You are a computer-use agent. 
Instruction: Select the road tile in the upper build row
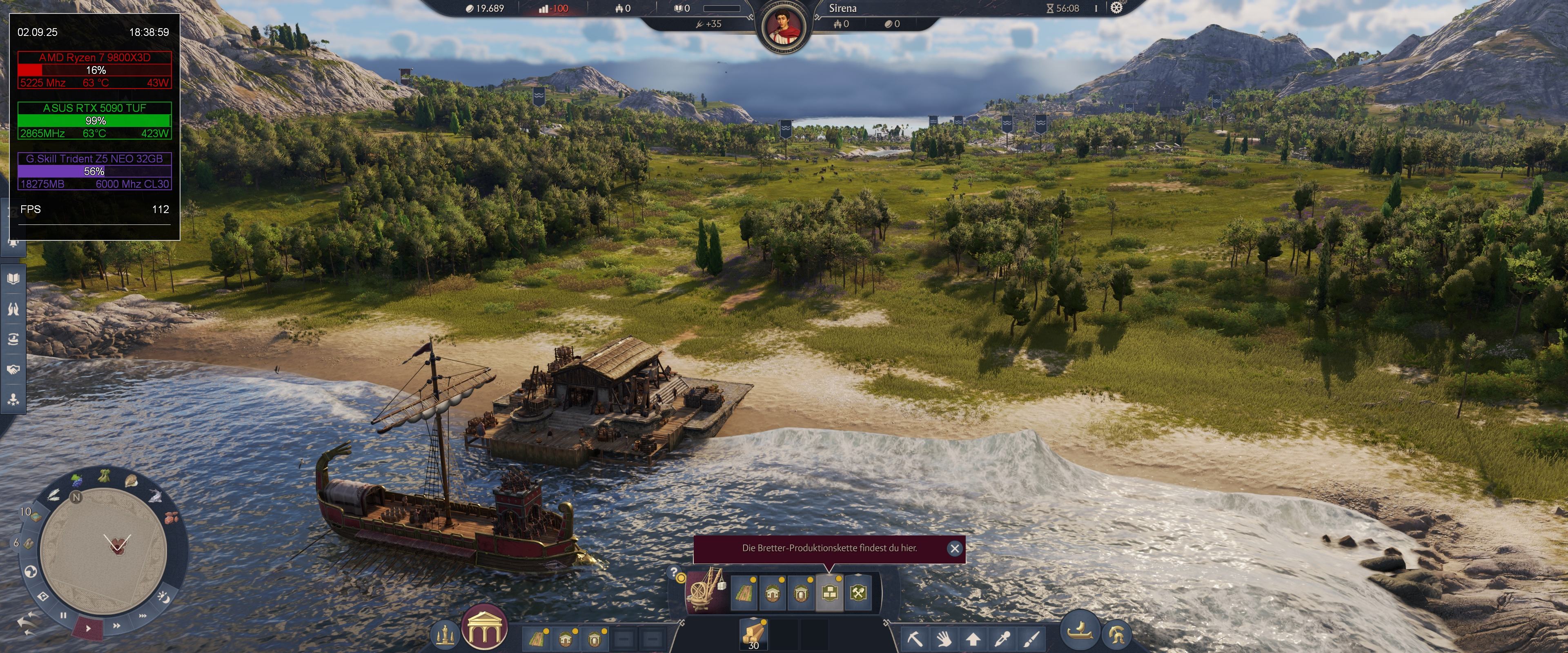coord(743,593)
